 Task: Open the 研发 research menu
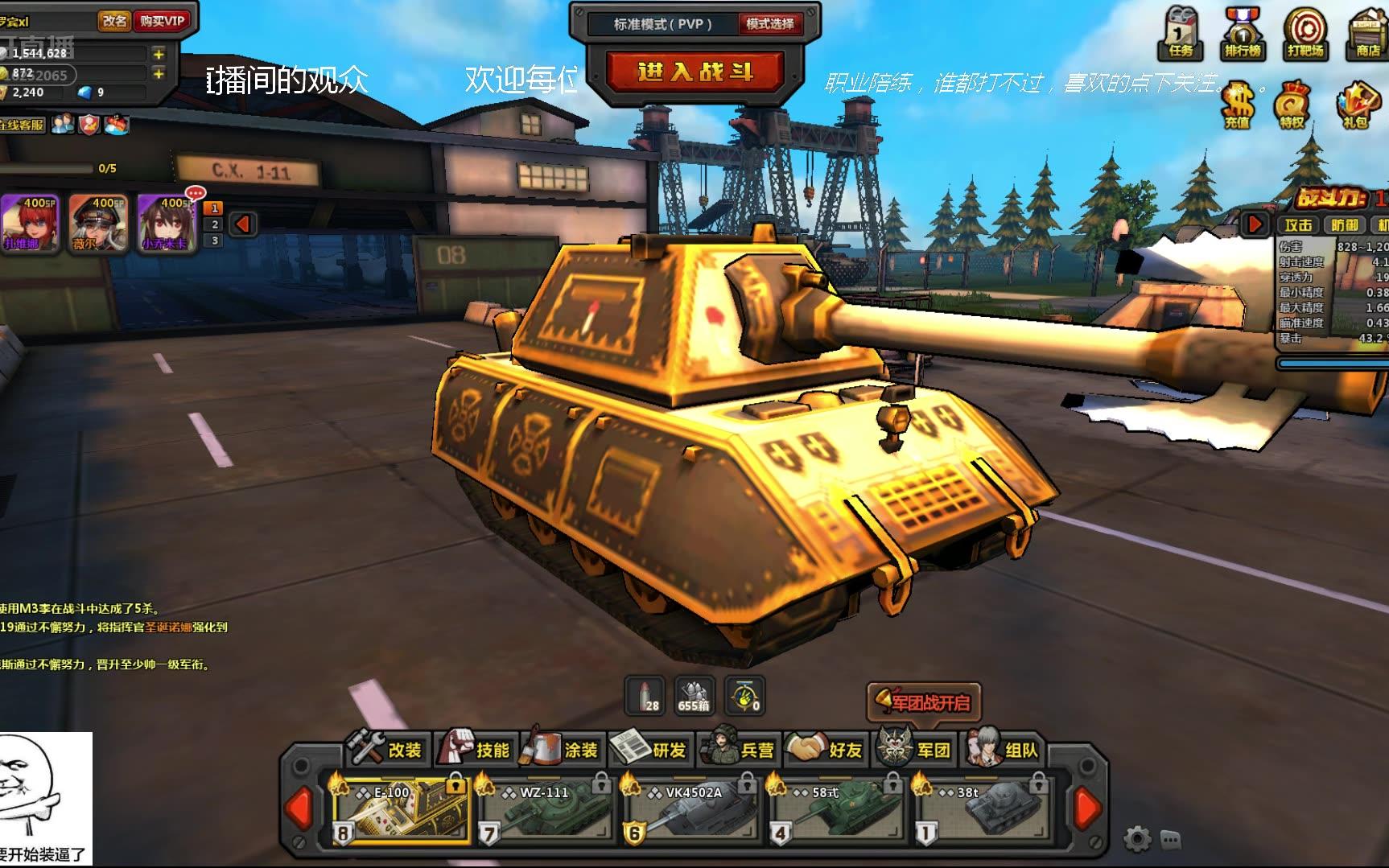652,749
